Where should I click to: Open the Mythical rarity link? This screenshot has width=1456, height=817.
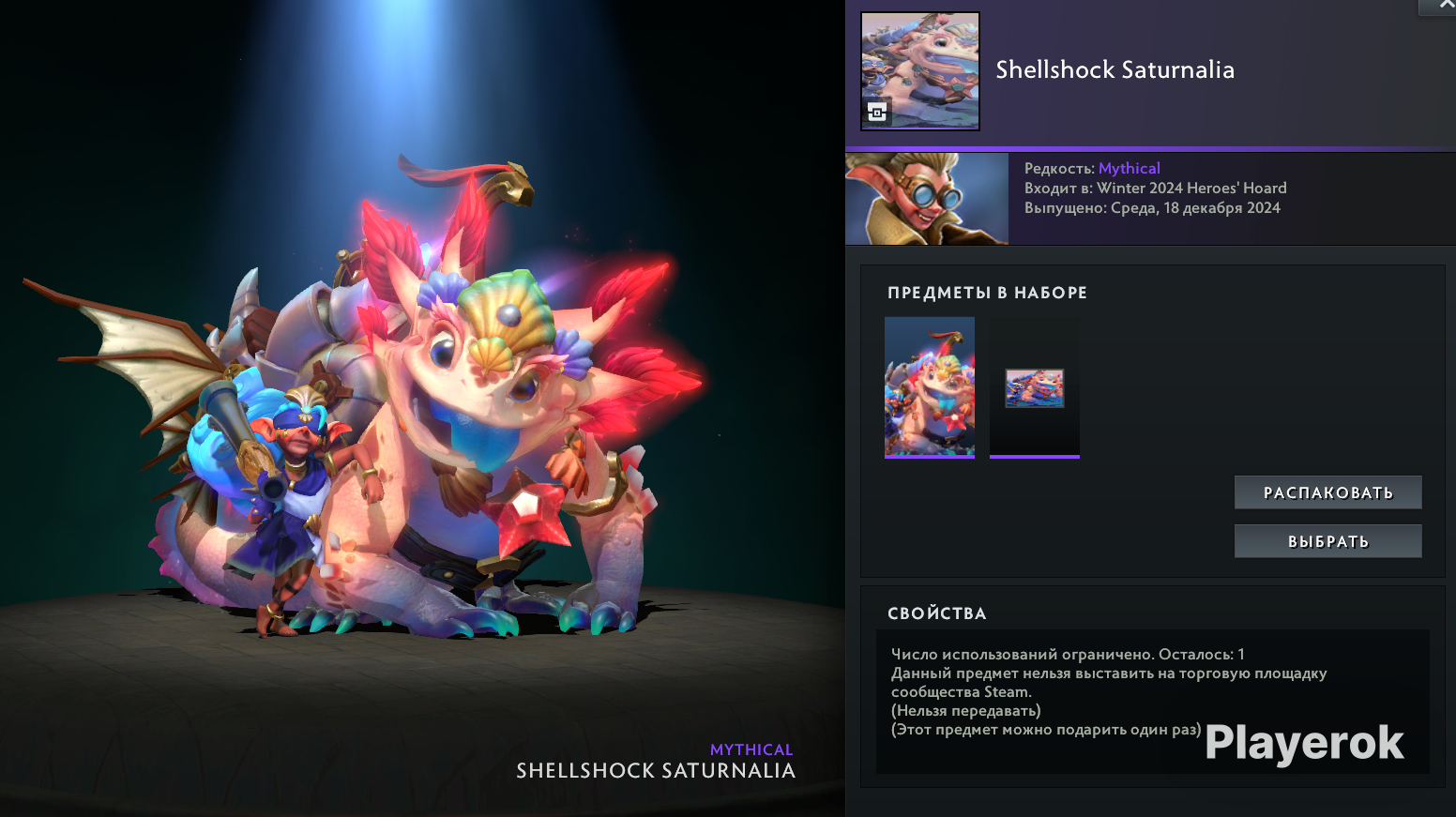1129,168
